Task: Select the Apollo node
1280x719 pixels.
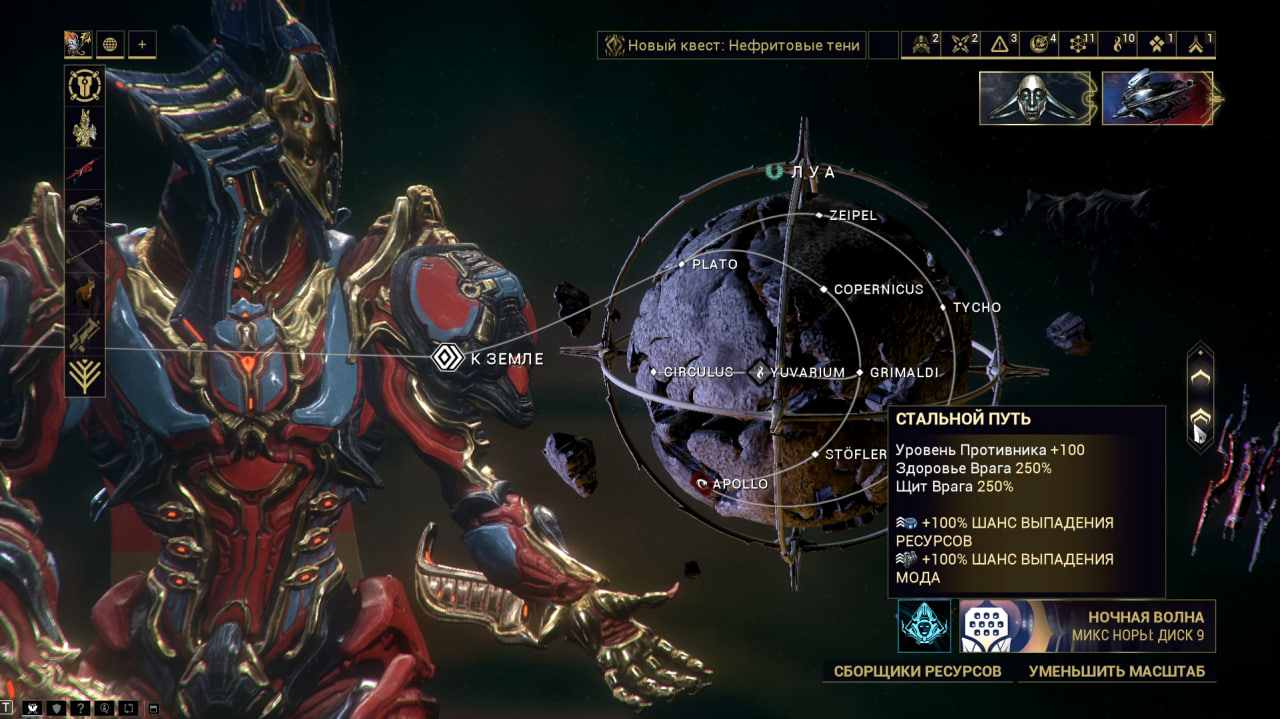Action: tap(703, 484)
